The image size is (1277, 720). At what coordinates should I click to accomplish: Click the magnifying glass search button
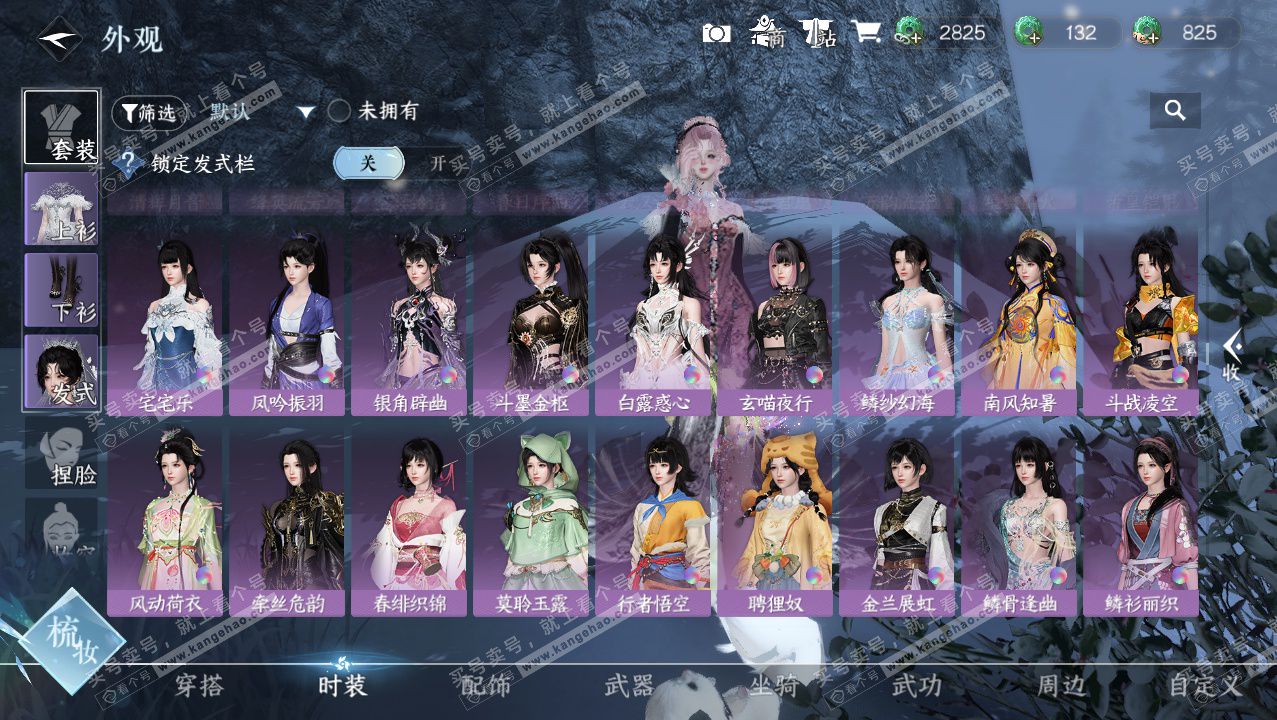pyautogui.click(x=1175, y=110)
